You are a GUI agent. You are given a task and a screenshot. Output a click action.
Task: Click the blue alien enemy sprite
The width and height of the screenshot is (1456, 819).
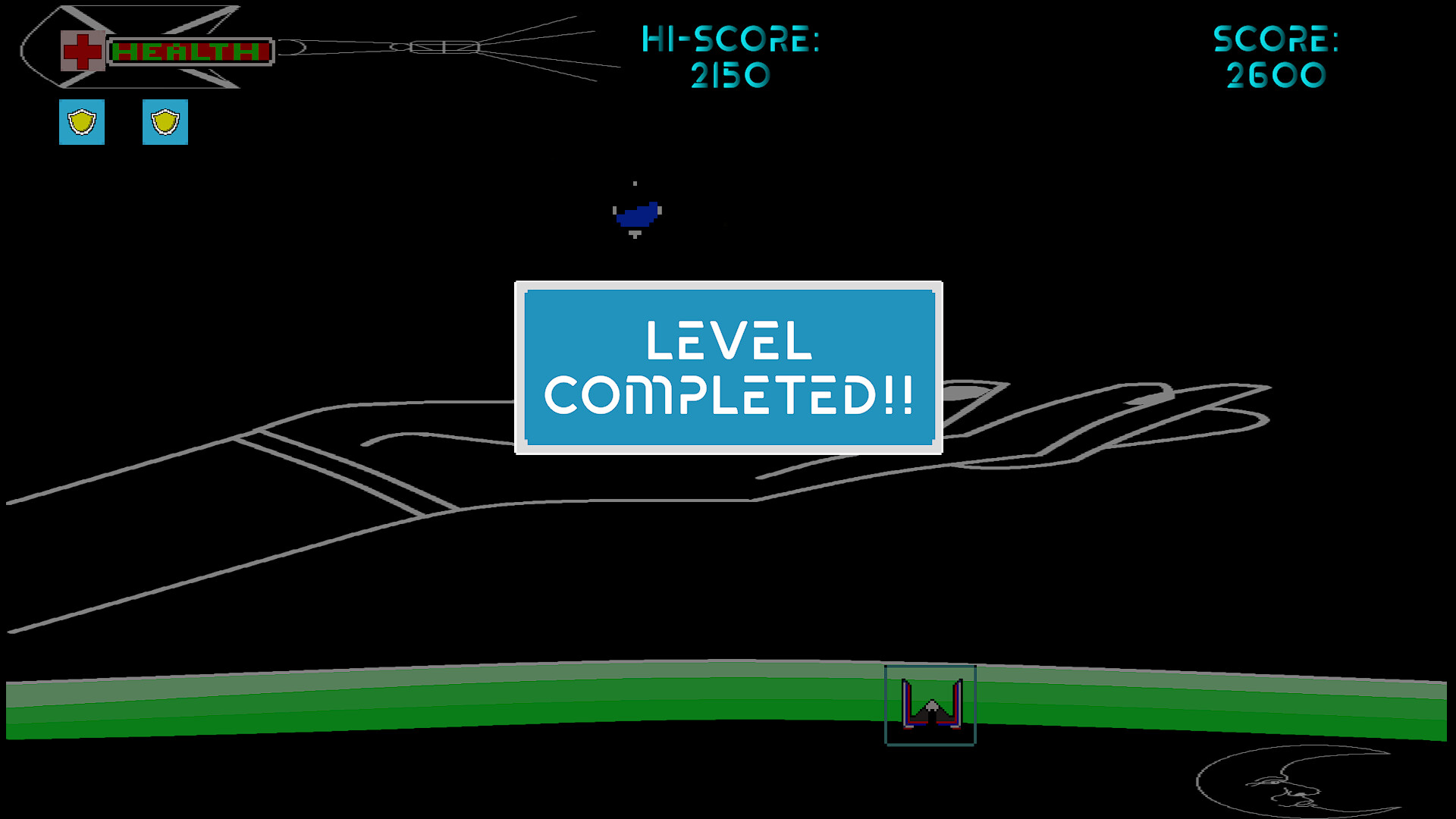click(x=635, y=213)
